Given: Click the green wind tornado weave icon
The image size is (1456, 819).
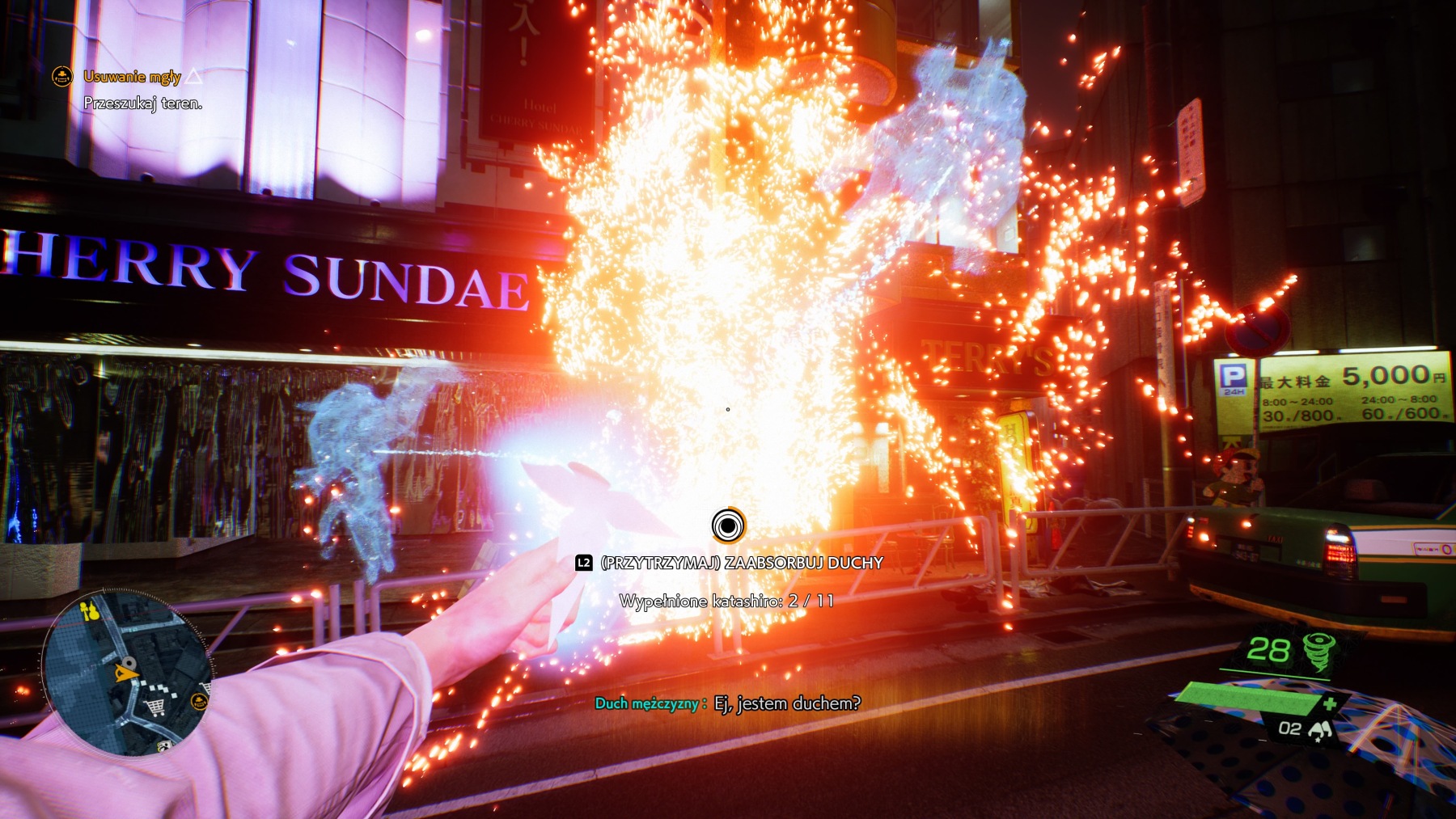Looking at the screenshot, I should (1319, 651).
